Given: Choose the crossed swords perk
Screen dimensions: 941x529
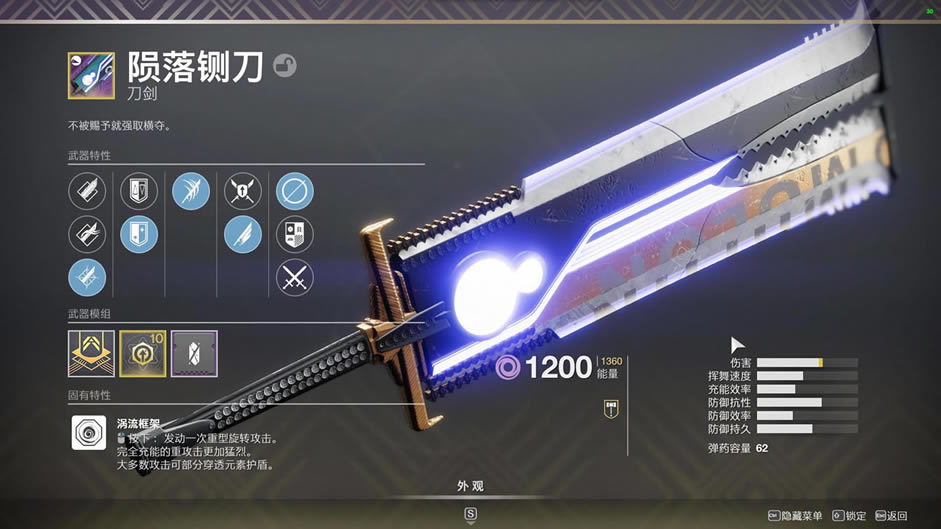Looking at the screenshot, I should (294, 278).
